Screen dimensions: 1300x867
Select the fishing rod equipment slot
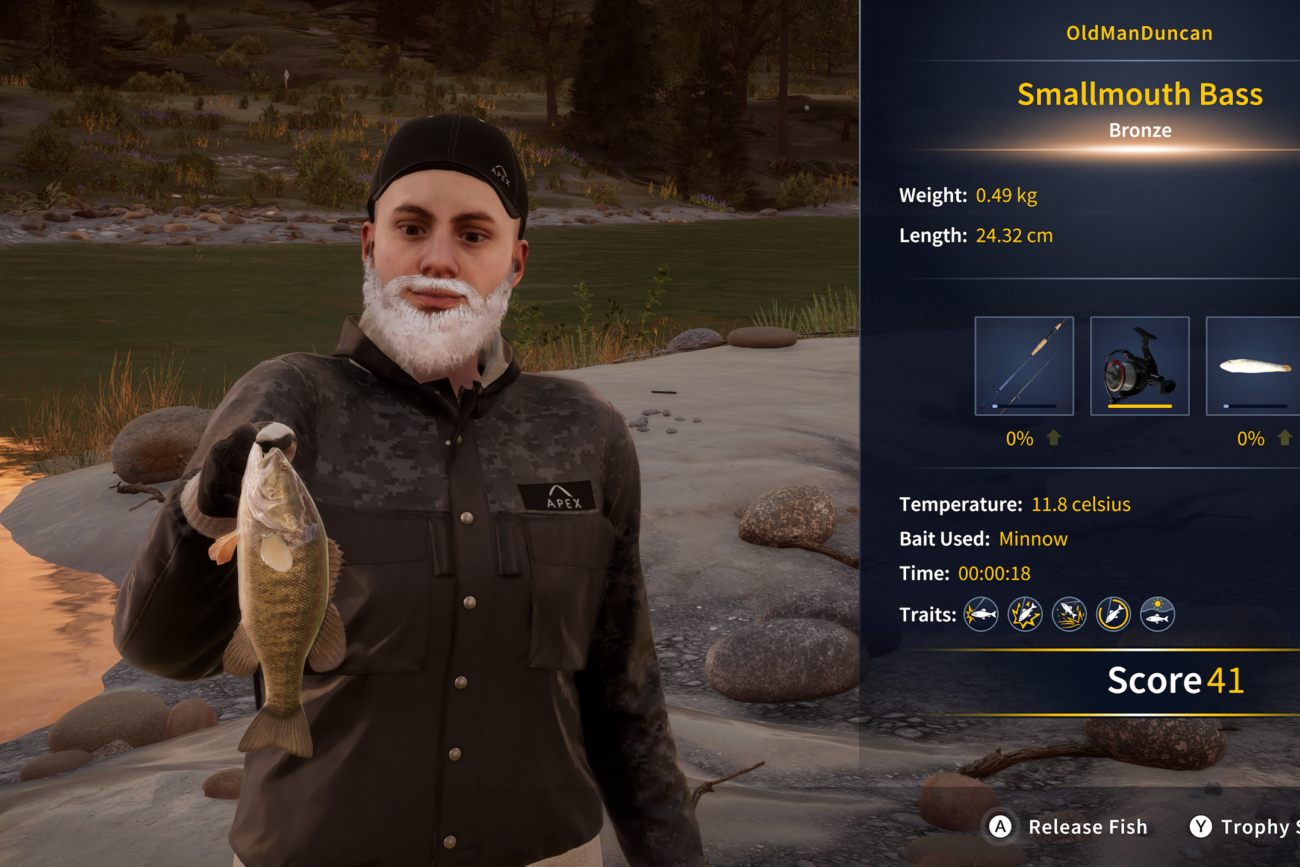[x=1024, y=366]
